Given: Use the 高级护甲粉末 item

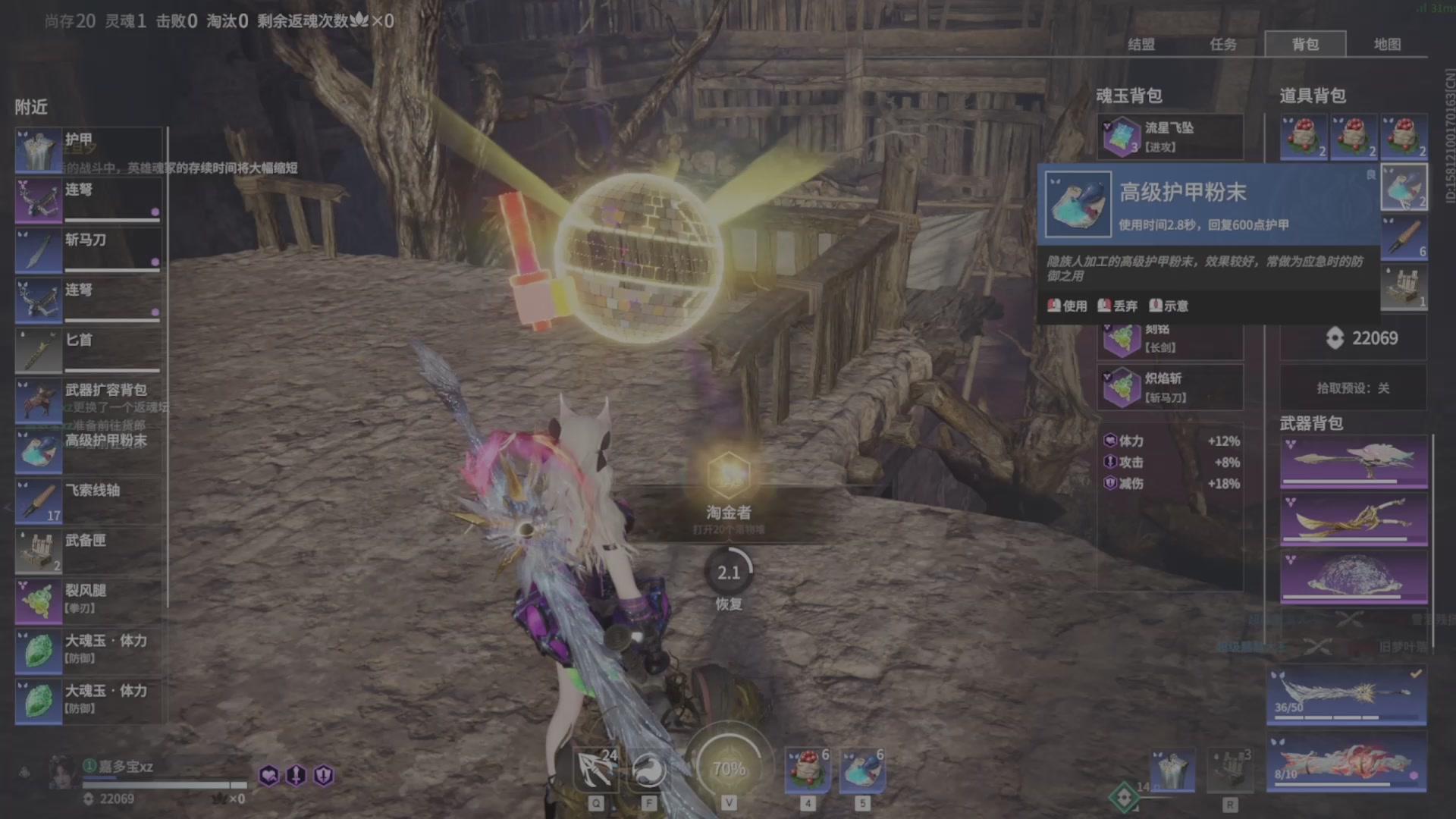Looking at the screenshot, I should point(1068,306).
